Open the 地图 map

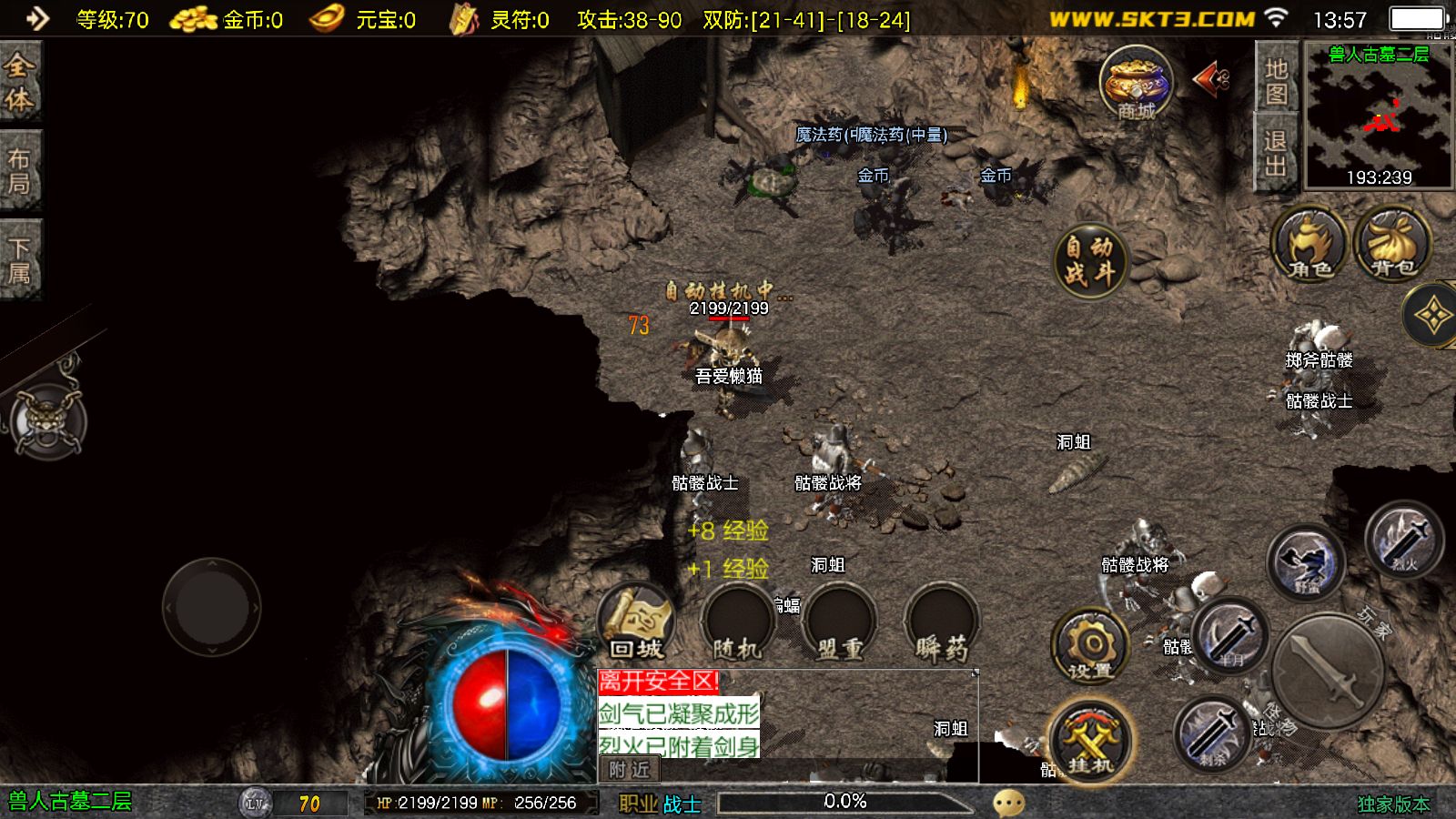[x=1276, y=81]
